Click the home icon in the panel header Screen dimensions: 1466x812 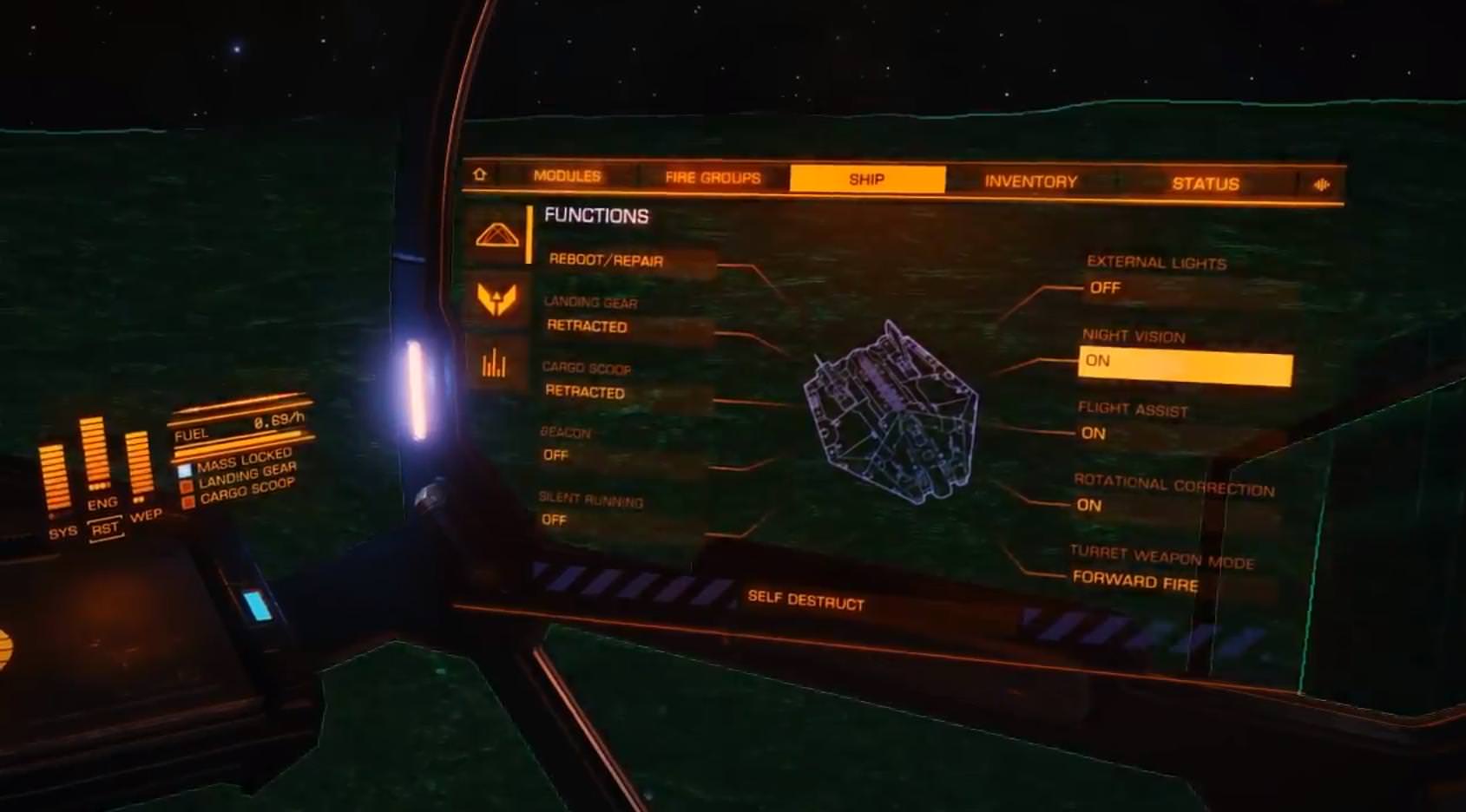tap(479, 175)
